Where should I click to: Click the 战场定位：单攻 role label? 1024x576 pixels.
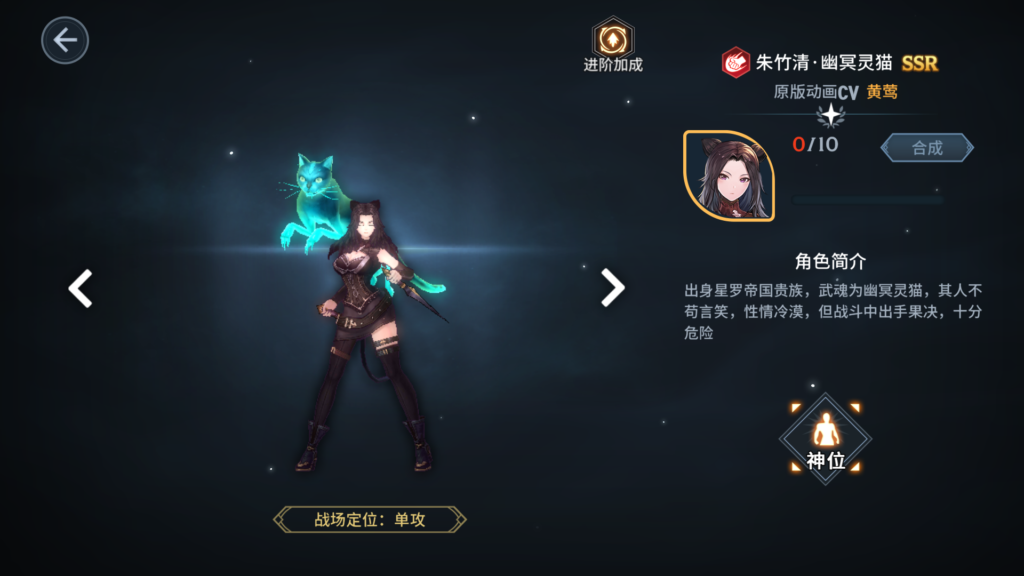[x=370, y=519]
